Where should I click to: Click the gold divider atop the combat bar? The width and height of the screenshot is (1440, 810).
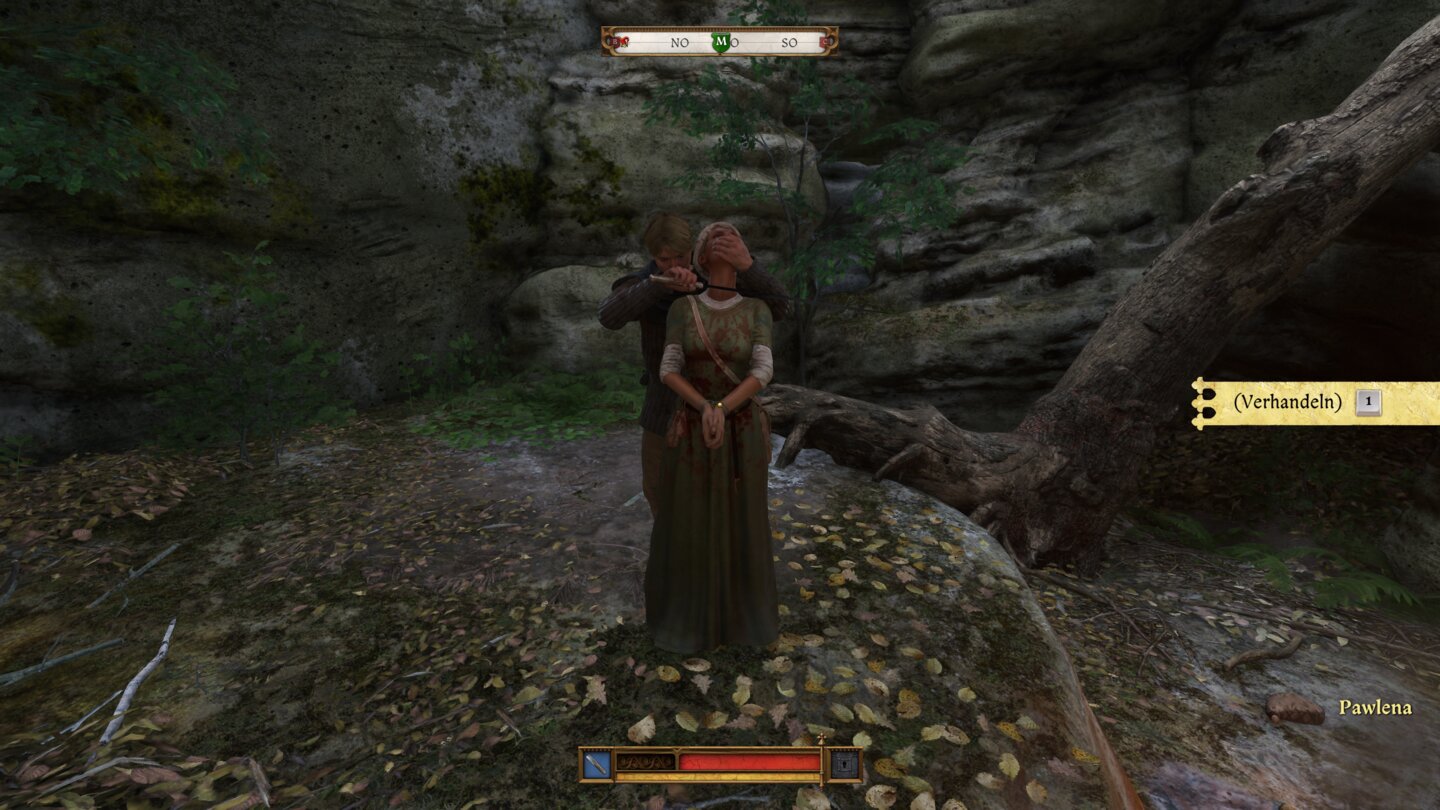(677, 748)
